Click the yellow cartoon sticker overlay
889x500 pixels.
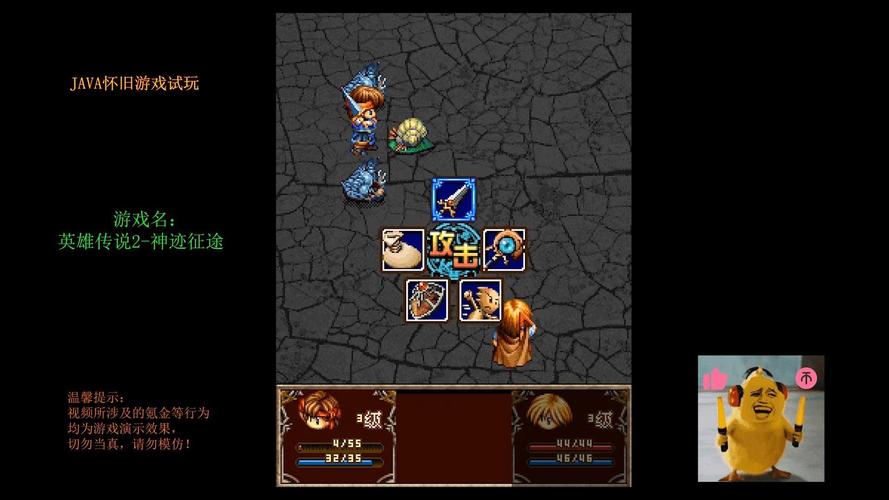(761, 418)
